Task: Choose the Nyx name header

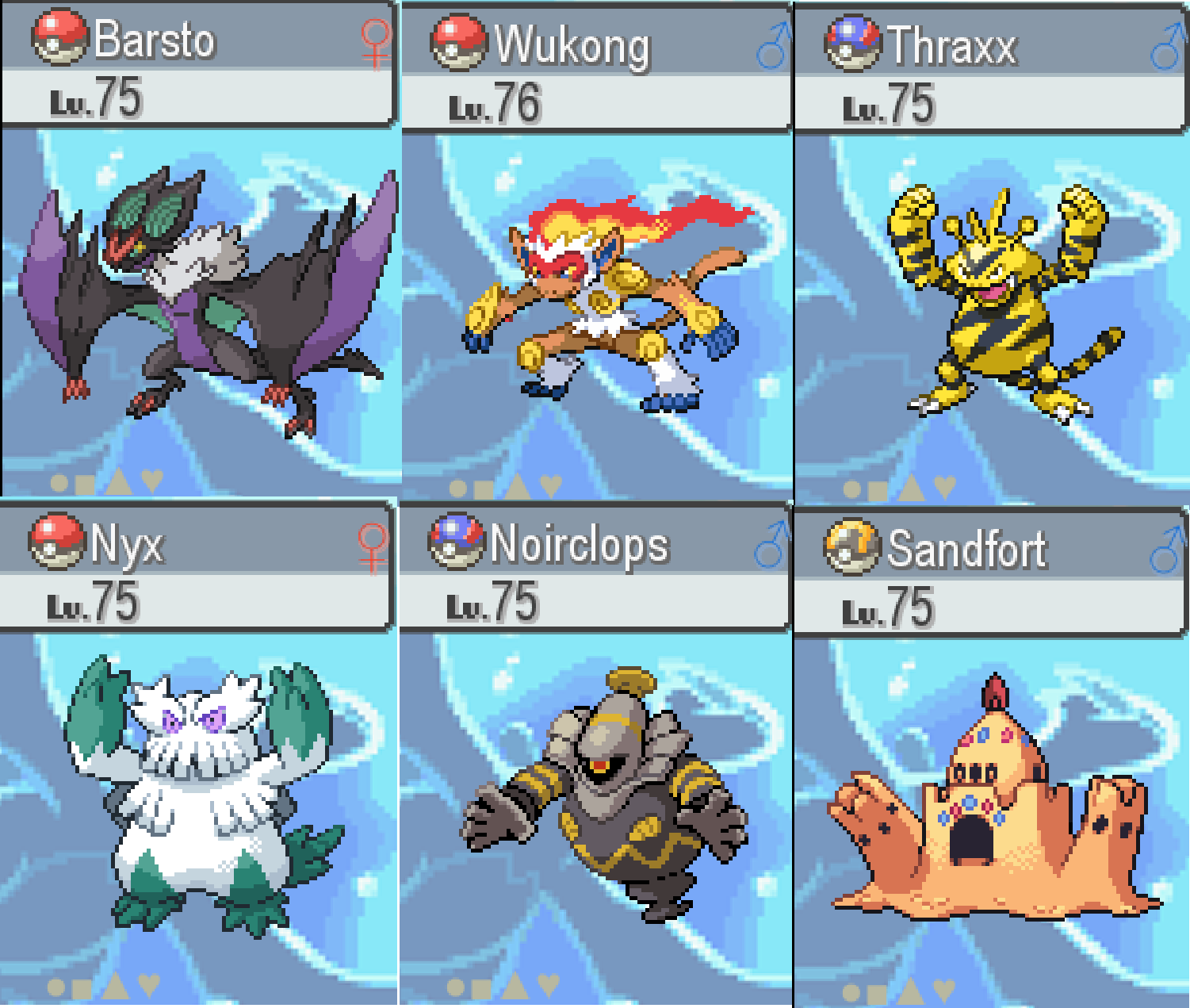Action: coord(127,544)
